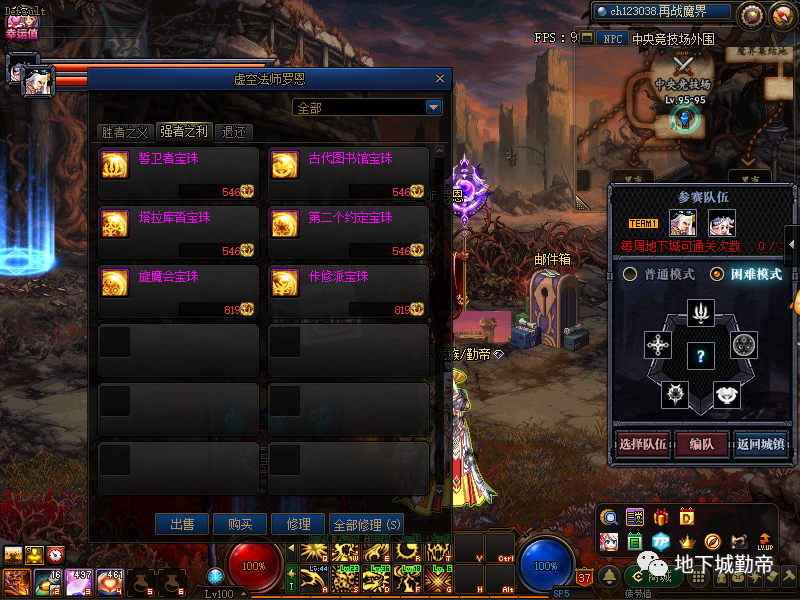Screen dimensions: 800x600
Task: Click the 修理 repair button
Action: click(298, 524)
